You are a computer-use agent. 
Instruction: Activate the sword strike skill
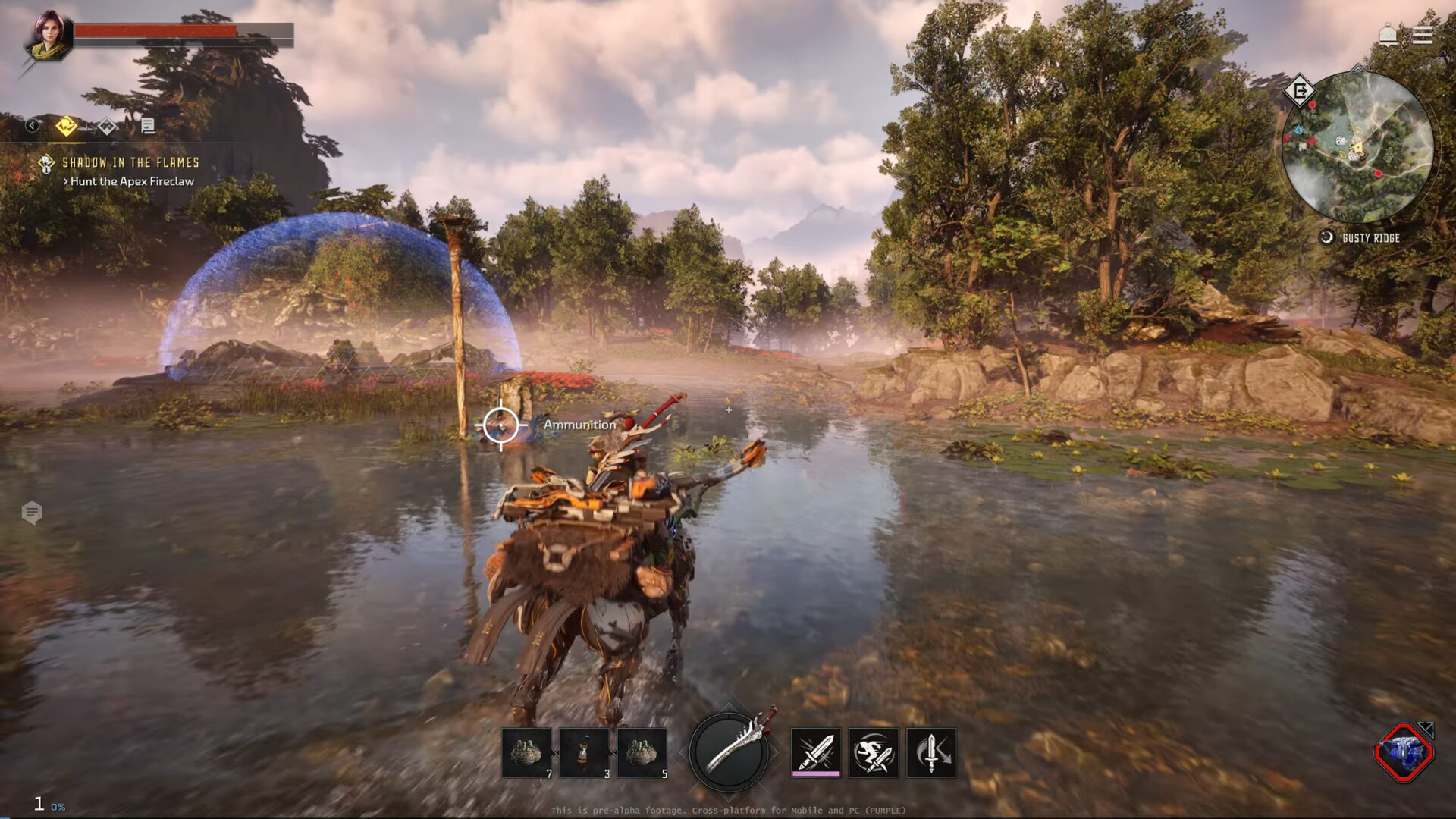(x=816, y=753)
